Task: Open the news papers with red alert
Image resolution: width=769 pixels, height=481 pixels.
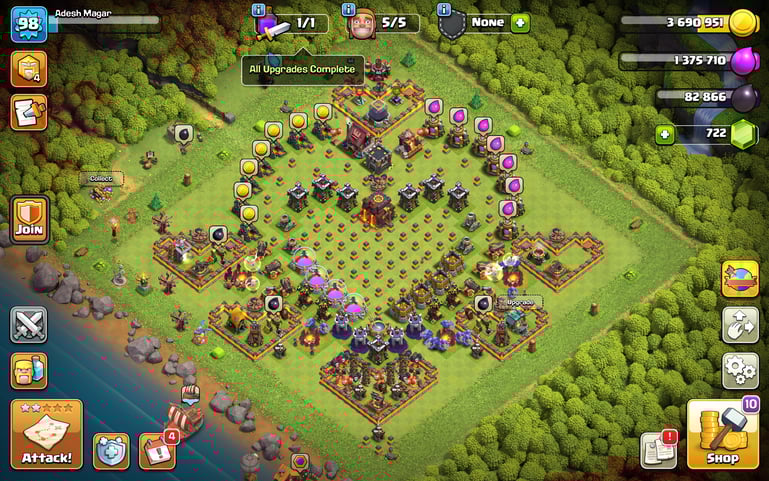Action: [658, 450]
